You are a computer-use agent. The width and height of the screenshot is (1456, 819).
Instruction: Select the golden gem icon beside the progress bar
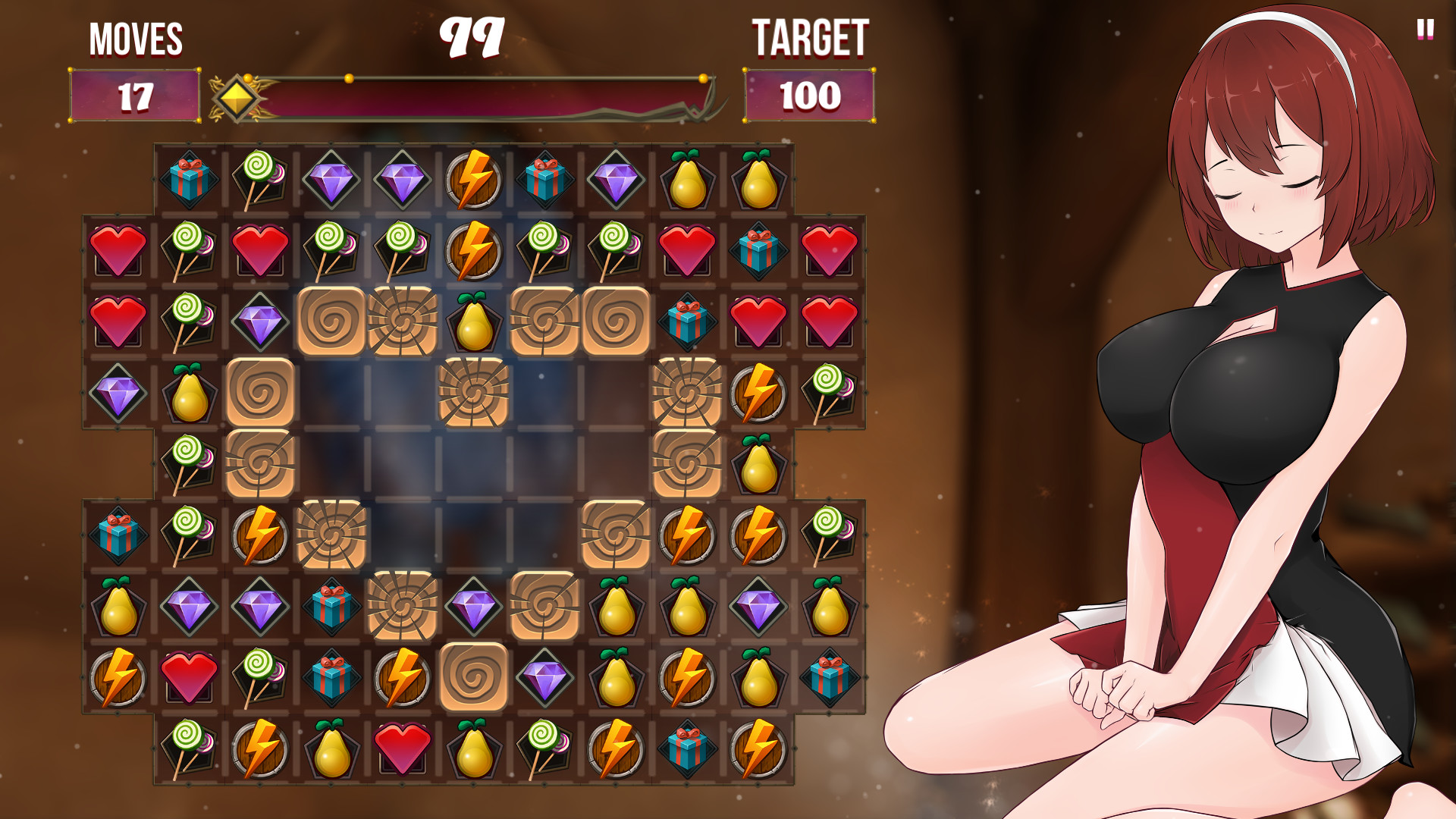click(239, 97)
